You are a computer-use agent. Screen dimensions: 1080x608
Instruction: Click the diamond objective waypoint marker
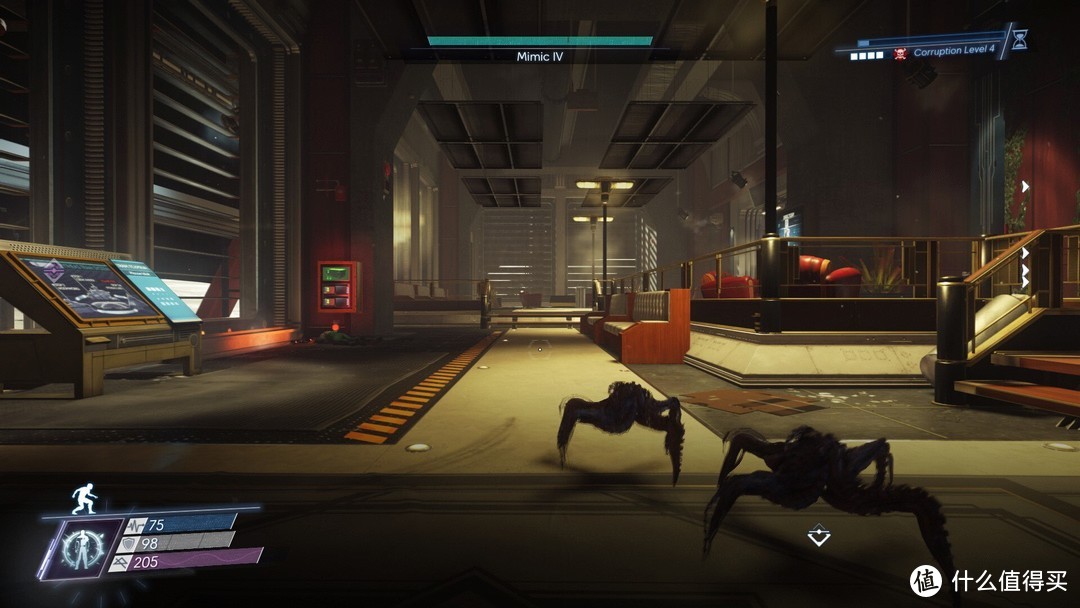819,536
